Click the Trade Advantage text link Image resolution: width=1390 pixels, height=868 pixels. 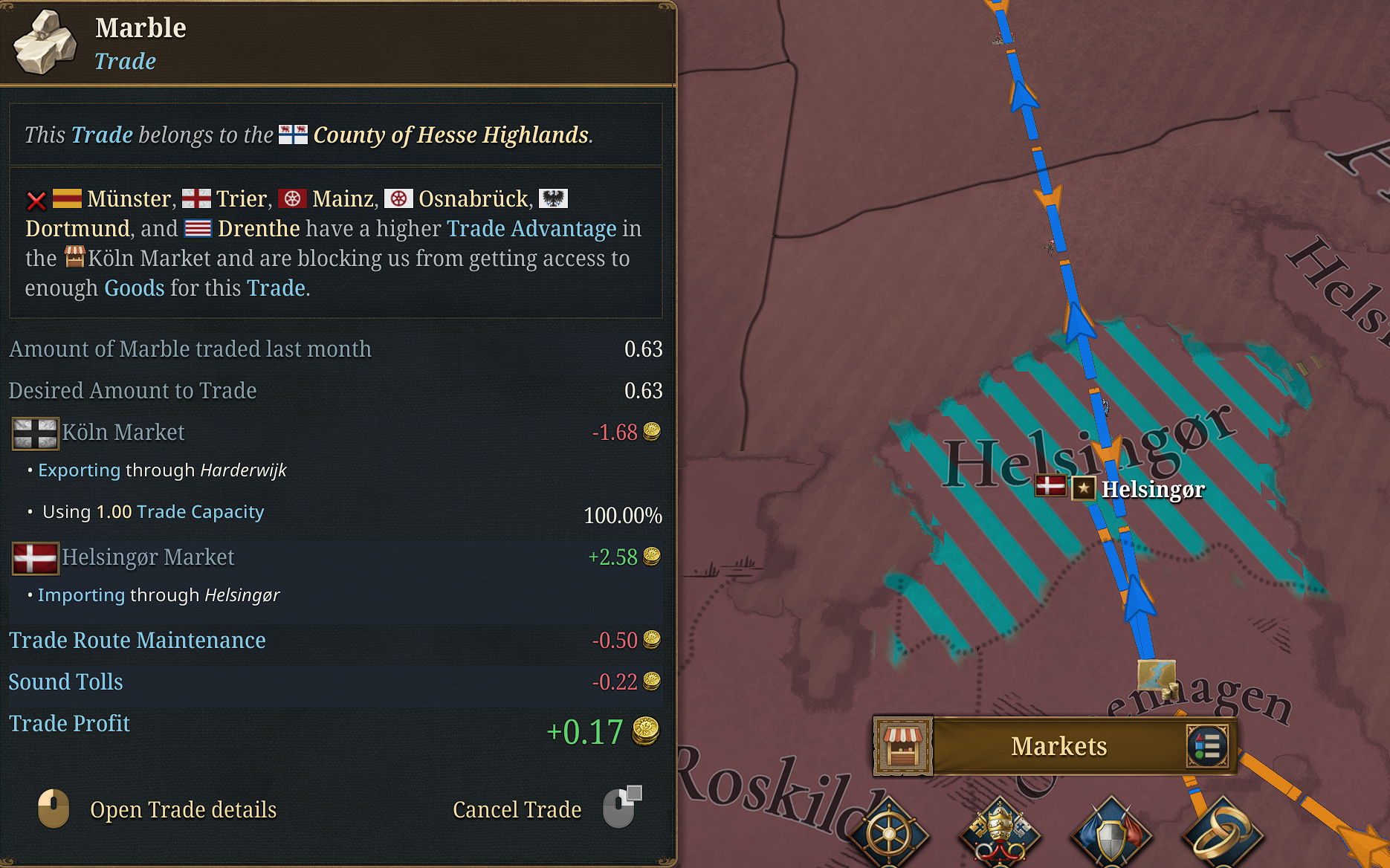(531, 229)
